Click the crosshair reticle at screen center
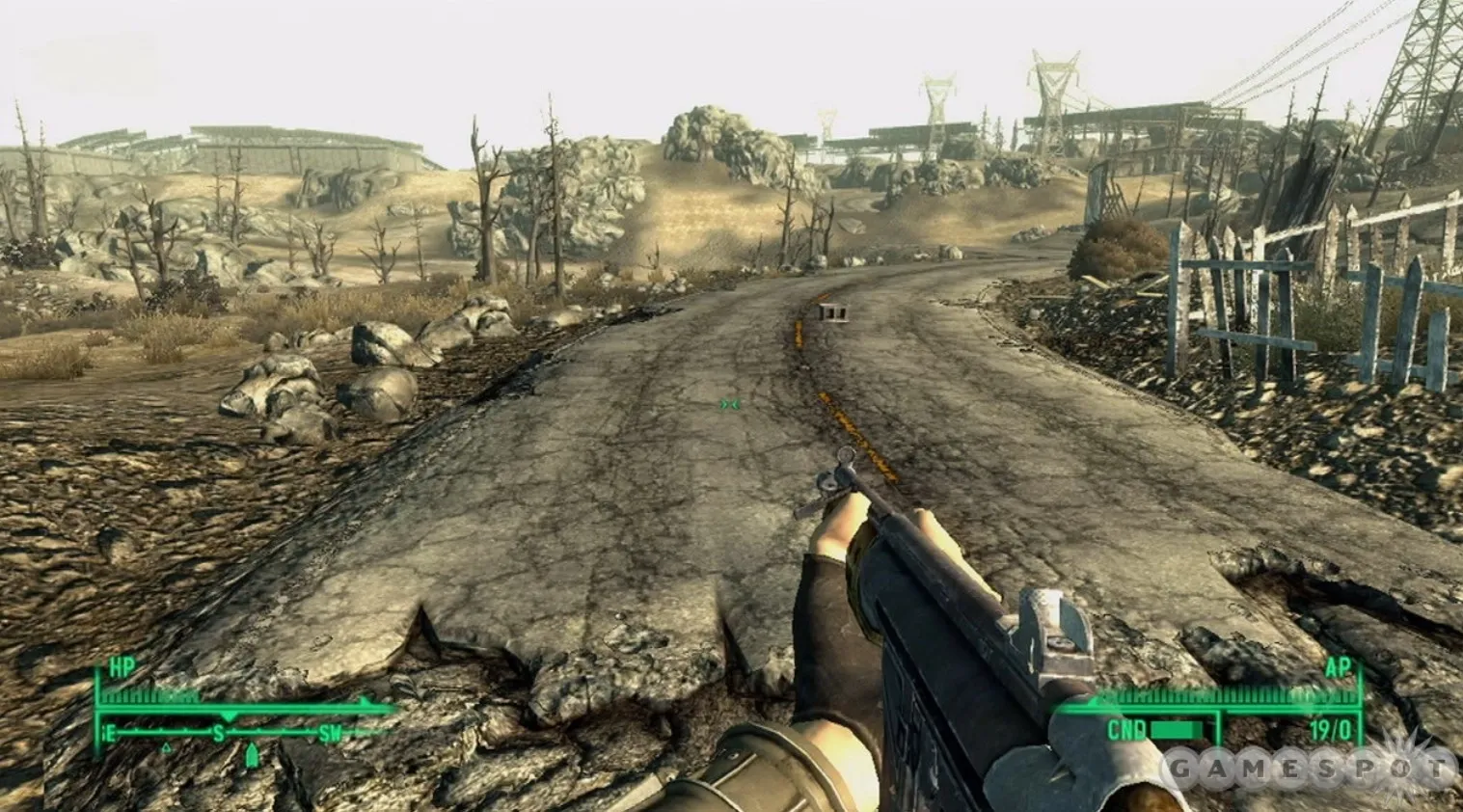1463x812 pixels. (x=728, y=405)
